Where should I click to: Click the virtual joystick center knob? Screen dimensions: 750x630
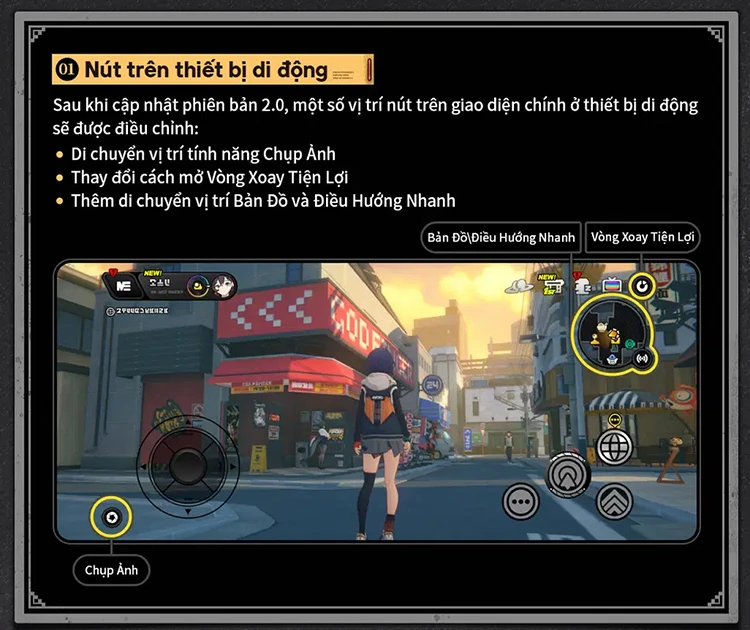coord(187,465)
